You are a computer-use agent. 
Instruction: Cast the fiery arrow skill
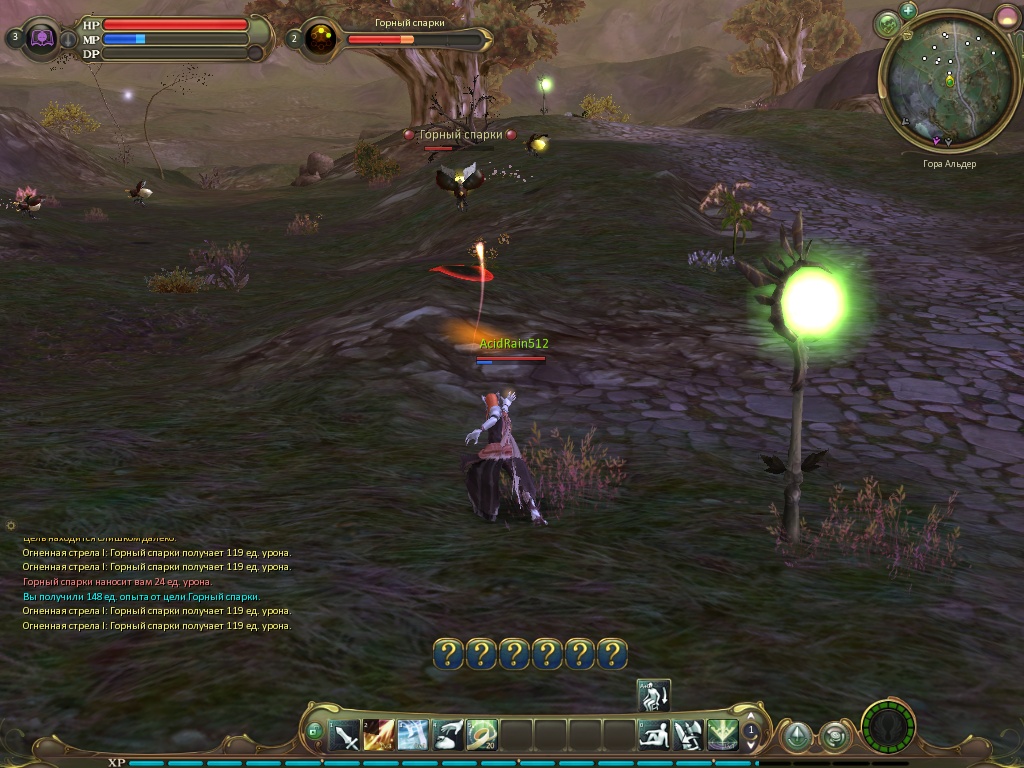(x=379, y=736)
